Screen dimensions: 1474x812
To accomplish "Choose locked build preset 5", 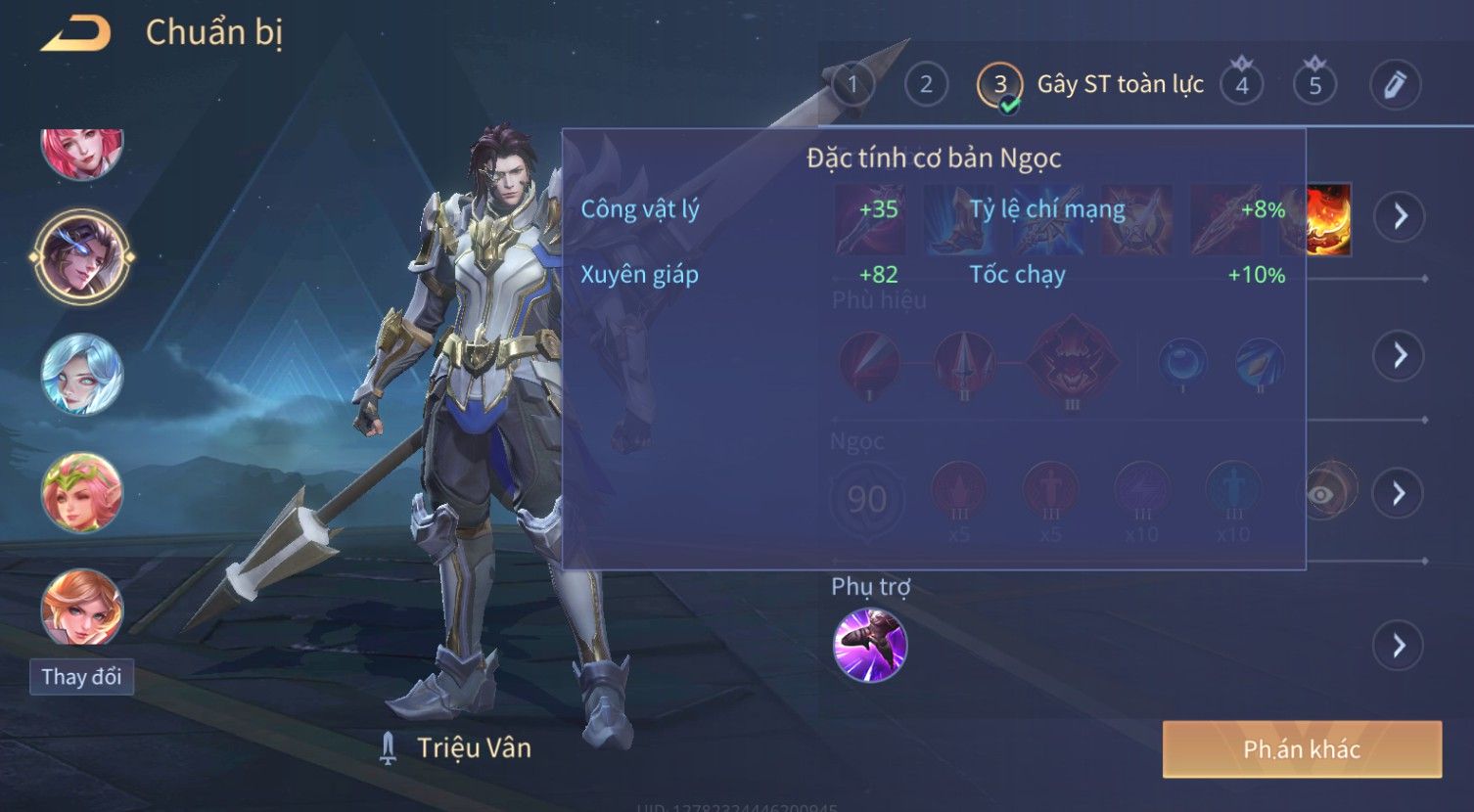I will click(x=1314, y=85).
